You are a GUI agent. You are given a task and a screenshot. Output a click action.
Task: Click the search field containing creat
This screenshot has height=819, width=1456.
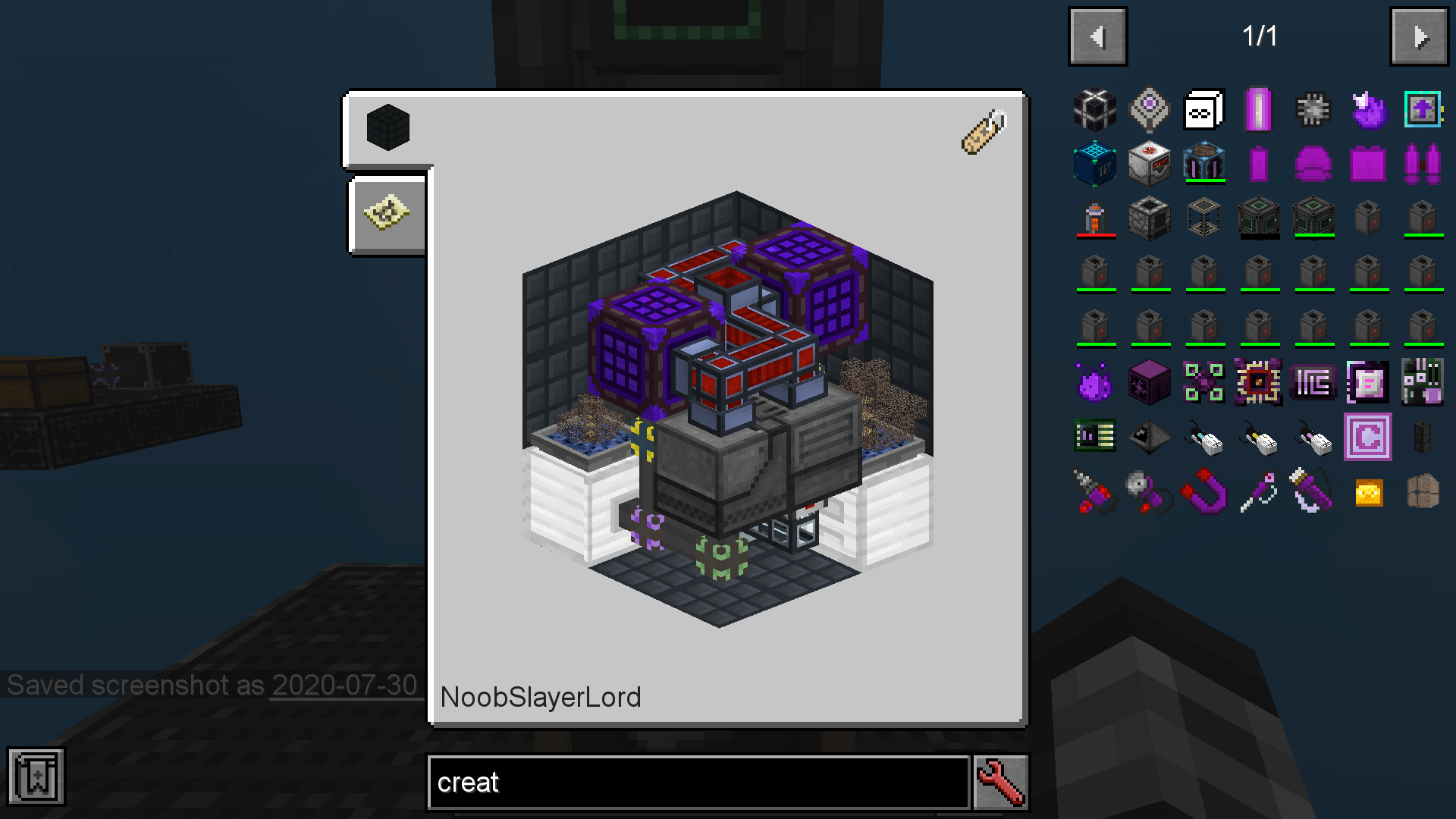698,783
